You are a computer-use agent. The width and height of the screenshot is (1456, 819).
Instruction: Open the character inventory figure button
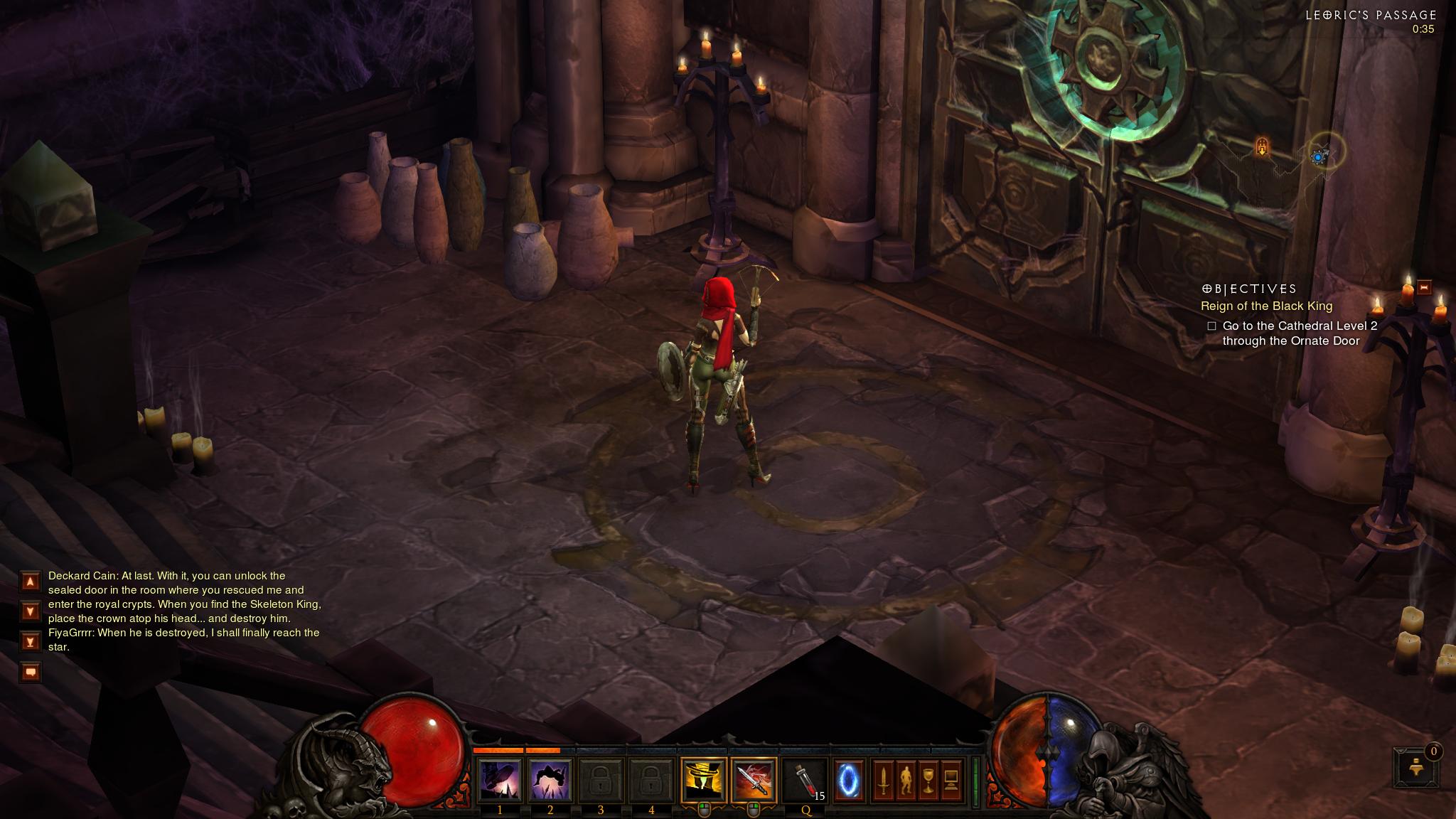coord(905,781)
